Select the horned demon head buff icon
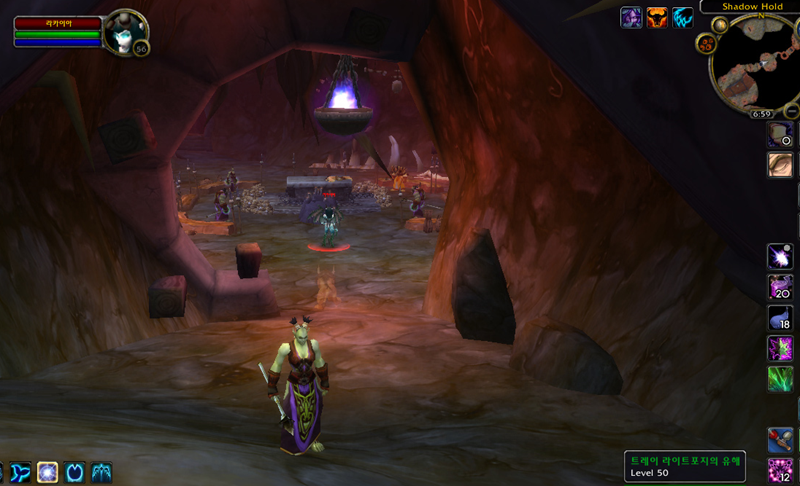 click(657, 17)
